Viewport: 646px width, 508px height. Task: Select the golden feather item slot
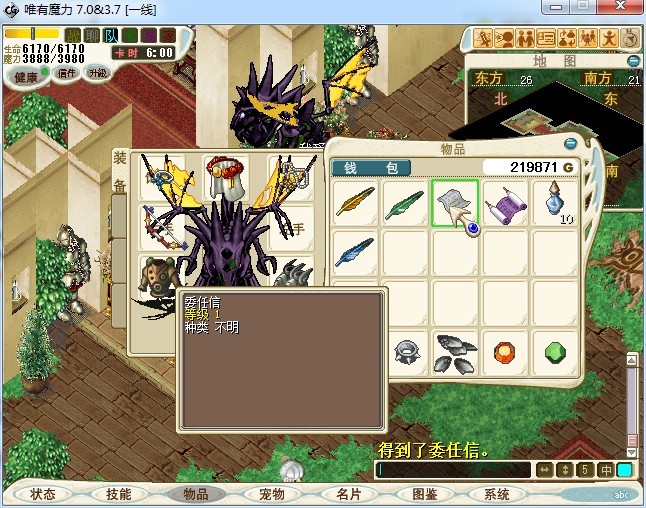click(x=356, y=203)
